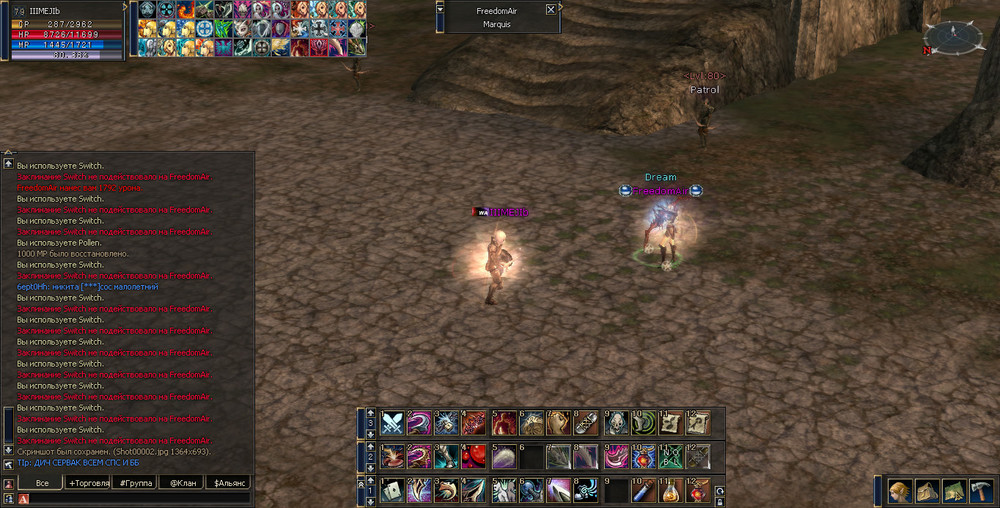Screen dimensions: 1000x508
Task: Open the character status elf-head icon
Action: tap(899, 490)
